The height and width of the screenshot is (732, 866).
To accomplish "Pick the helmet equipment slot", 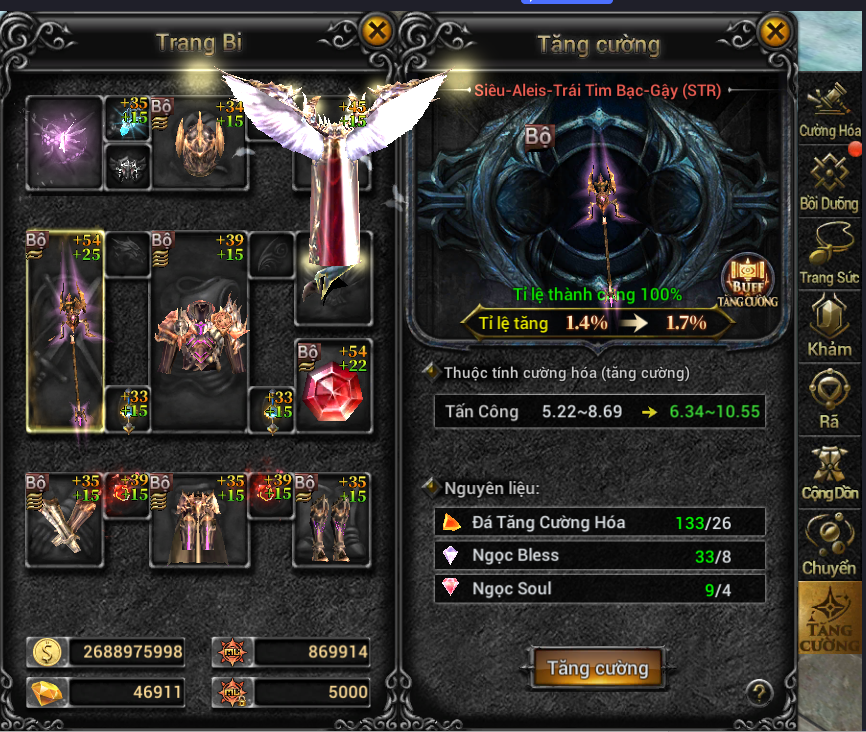I will pyautogui.click(x=197, y=142).
